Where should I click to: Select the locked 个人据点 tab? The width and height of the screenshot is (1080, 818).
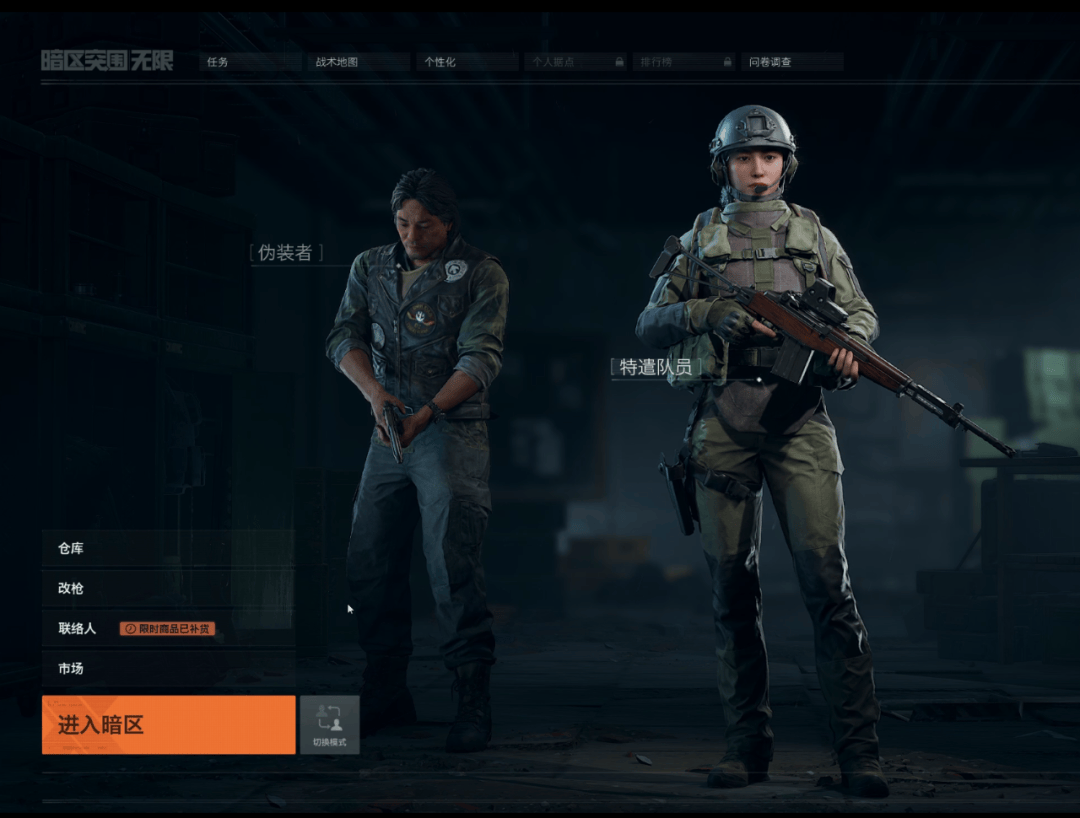pyautogui.click(x=577, y=62)
